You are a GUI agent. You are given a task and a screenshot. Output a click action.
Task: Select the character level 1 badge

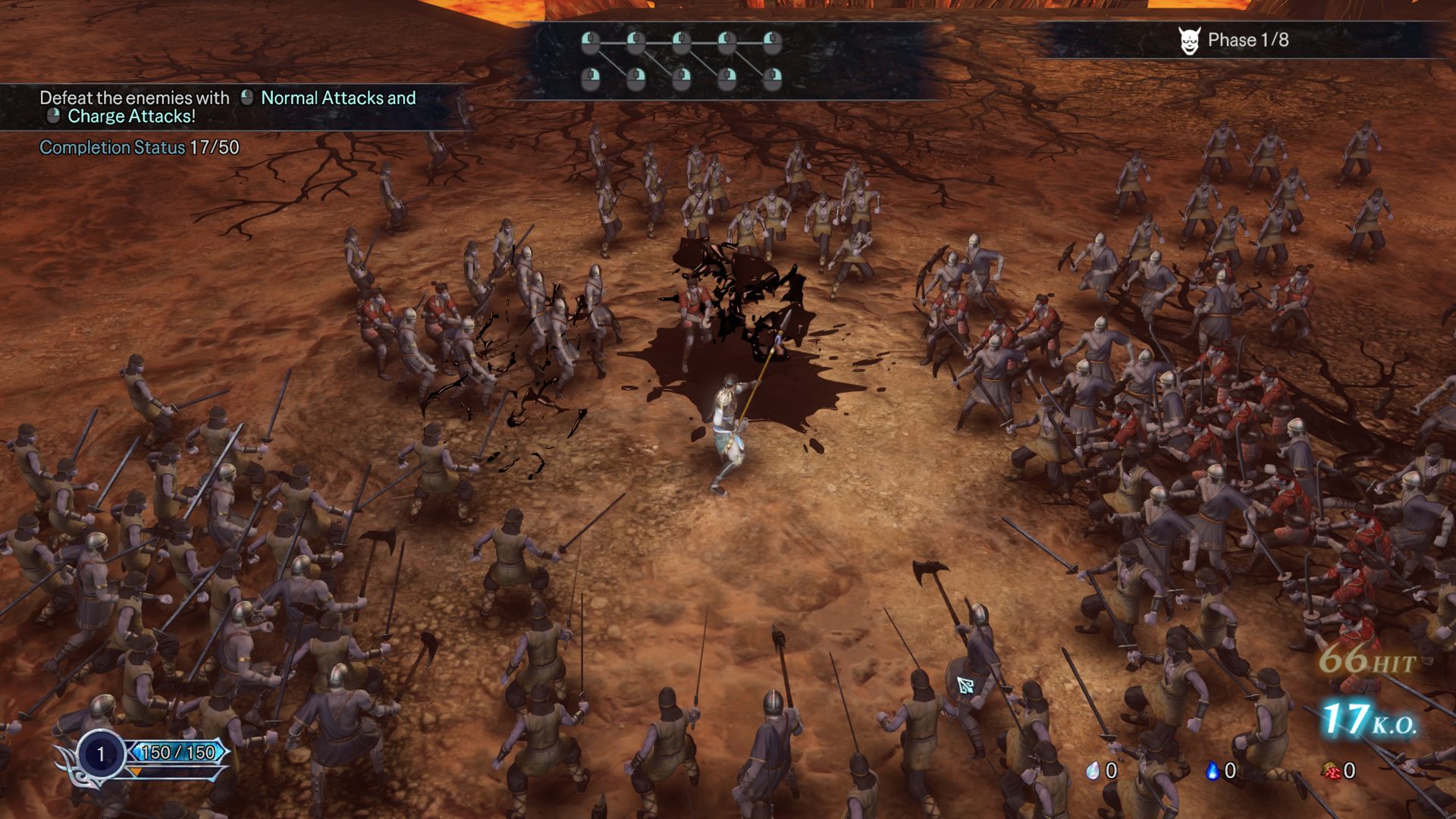100,754
